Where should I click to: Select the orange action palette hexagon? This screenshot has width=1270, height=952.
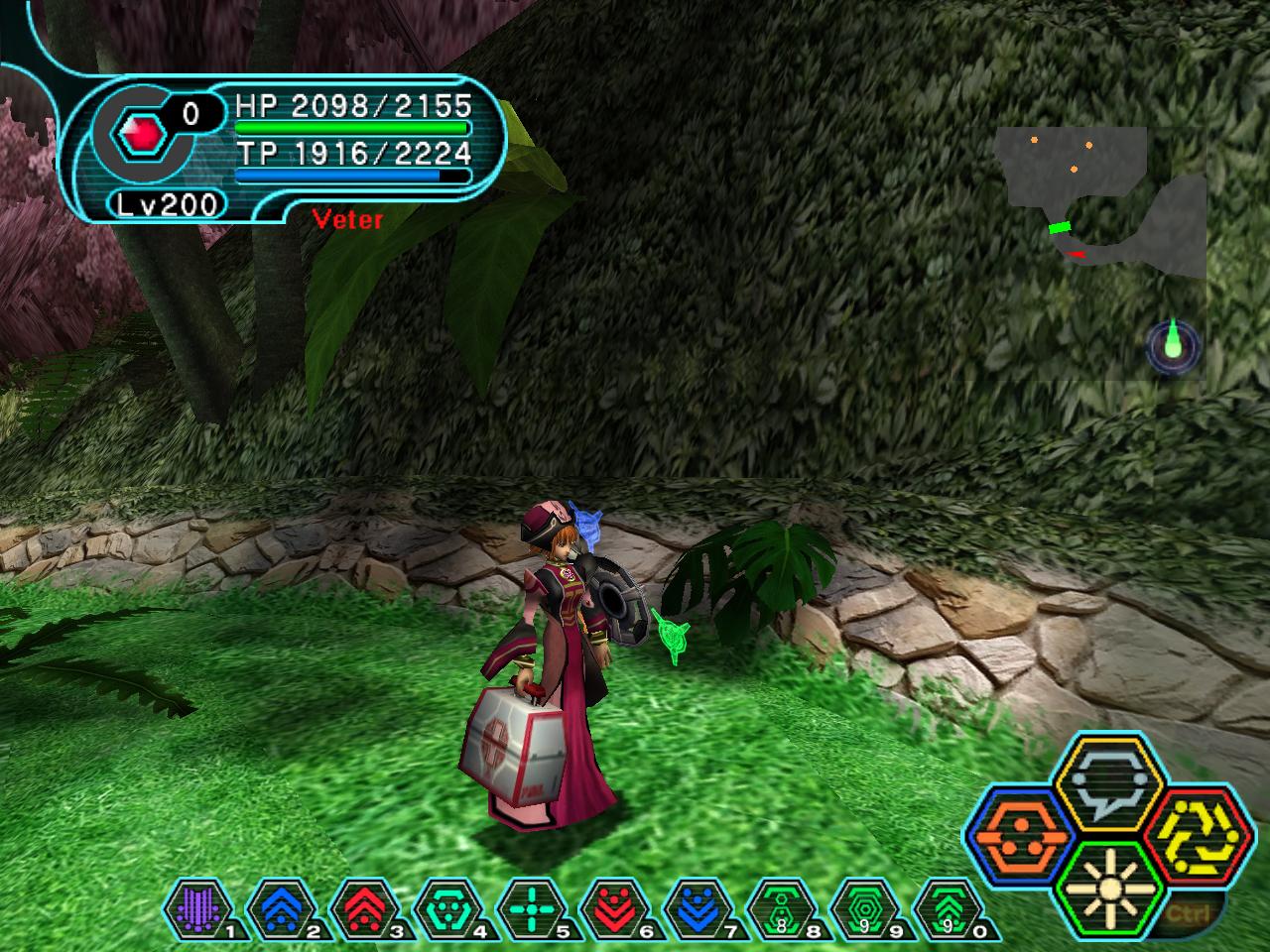click(x=1016, y=838)
